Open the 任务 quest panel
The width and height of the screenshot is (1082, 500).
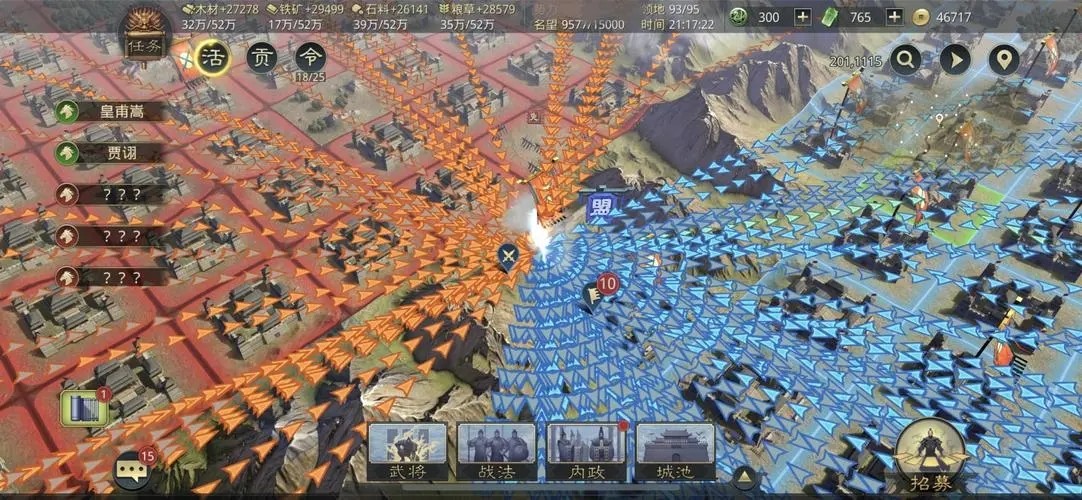(x=144, y=37)
